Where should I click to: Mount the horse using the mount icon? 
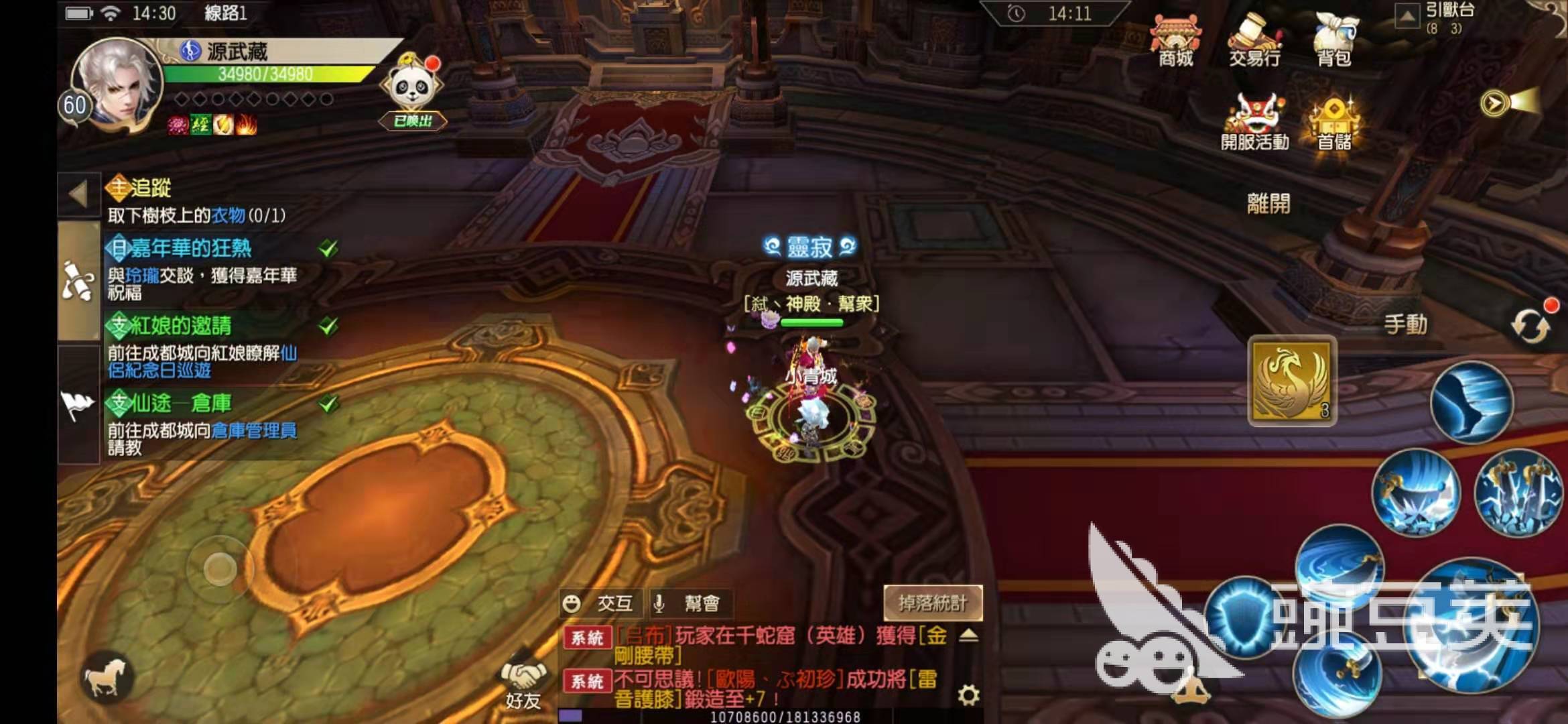click(x=106, y=677)
